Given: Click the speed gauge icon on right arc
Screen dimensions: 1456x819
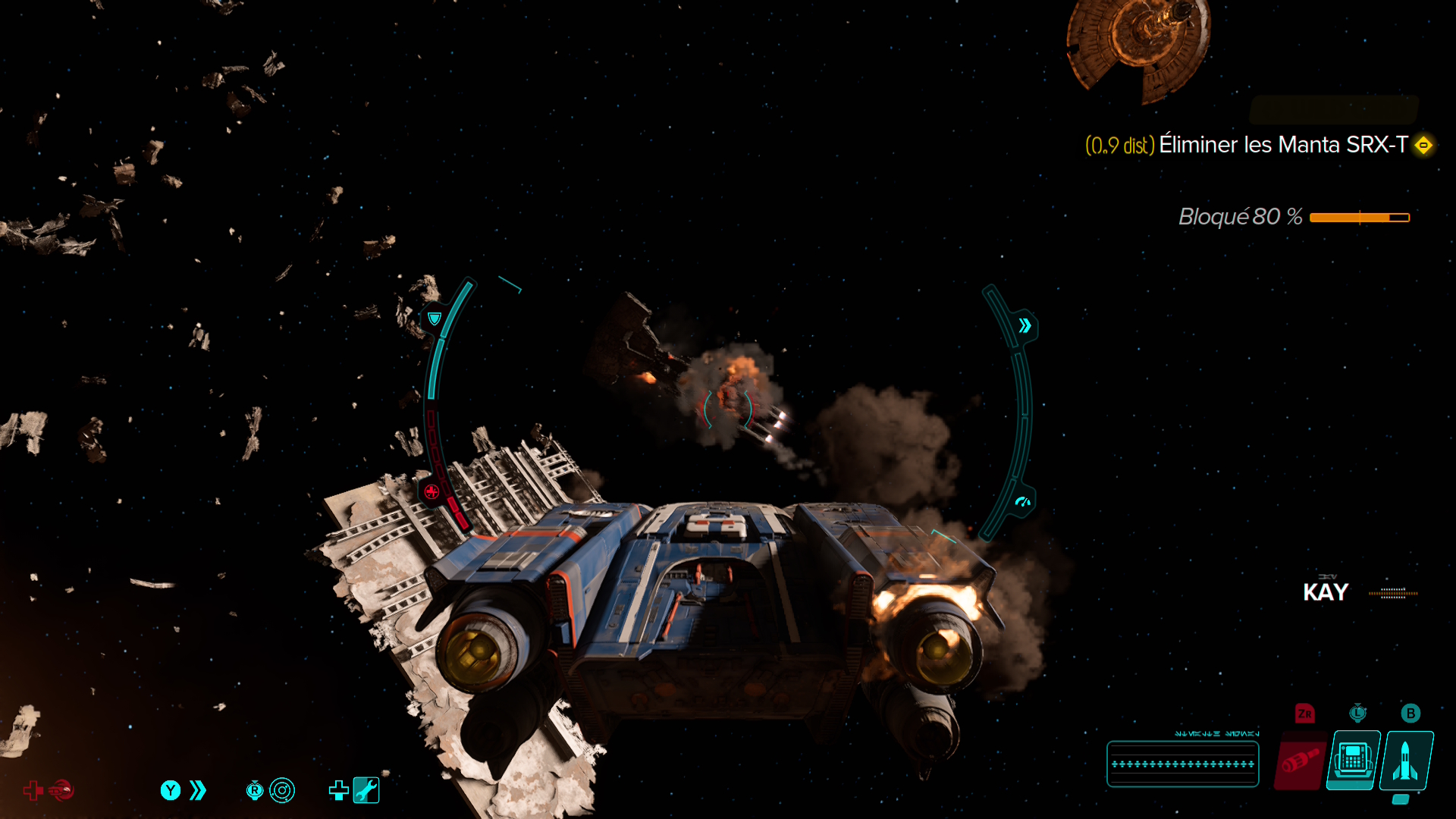Looking at the screenshot, I should click(1022, 502).
